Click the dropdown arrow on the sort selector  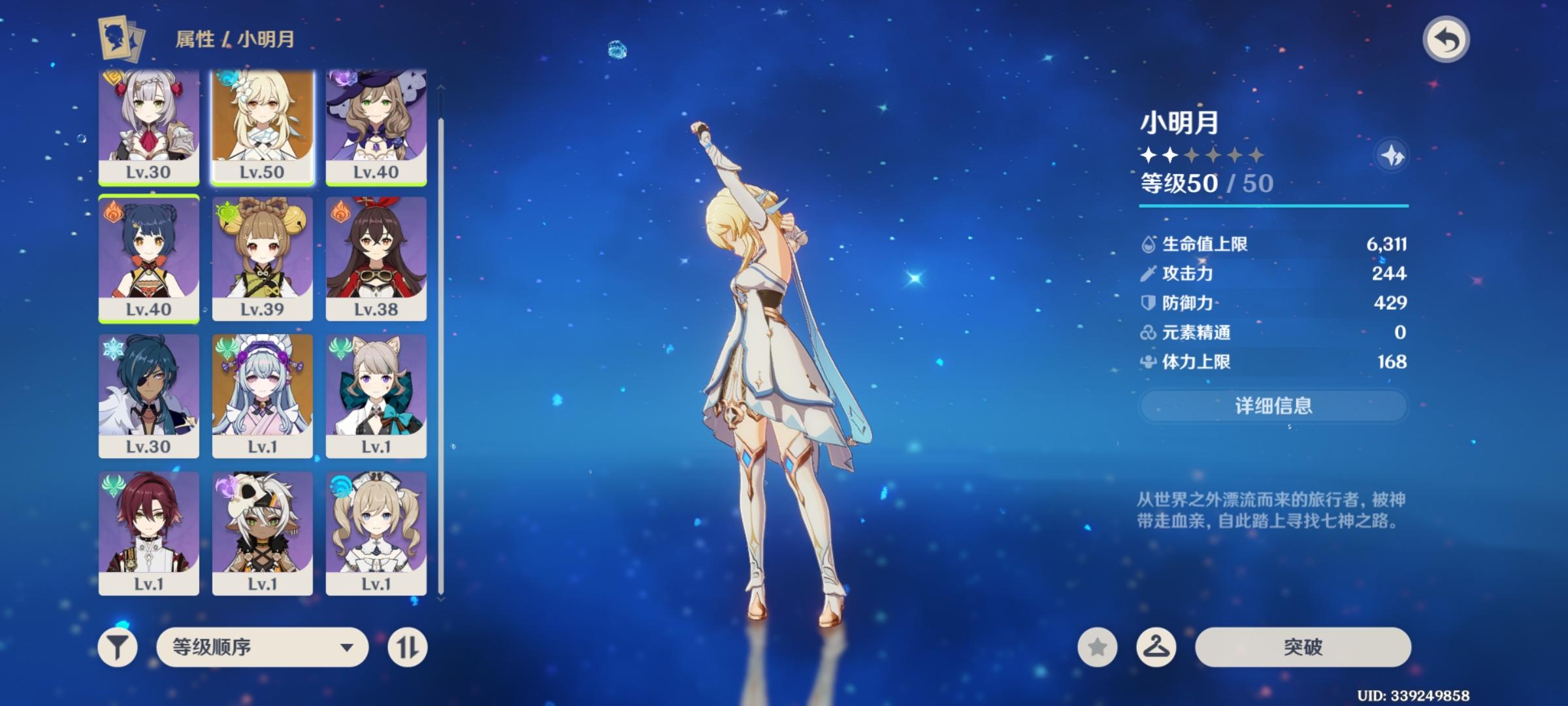point(348,647)
